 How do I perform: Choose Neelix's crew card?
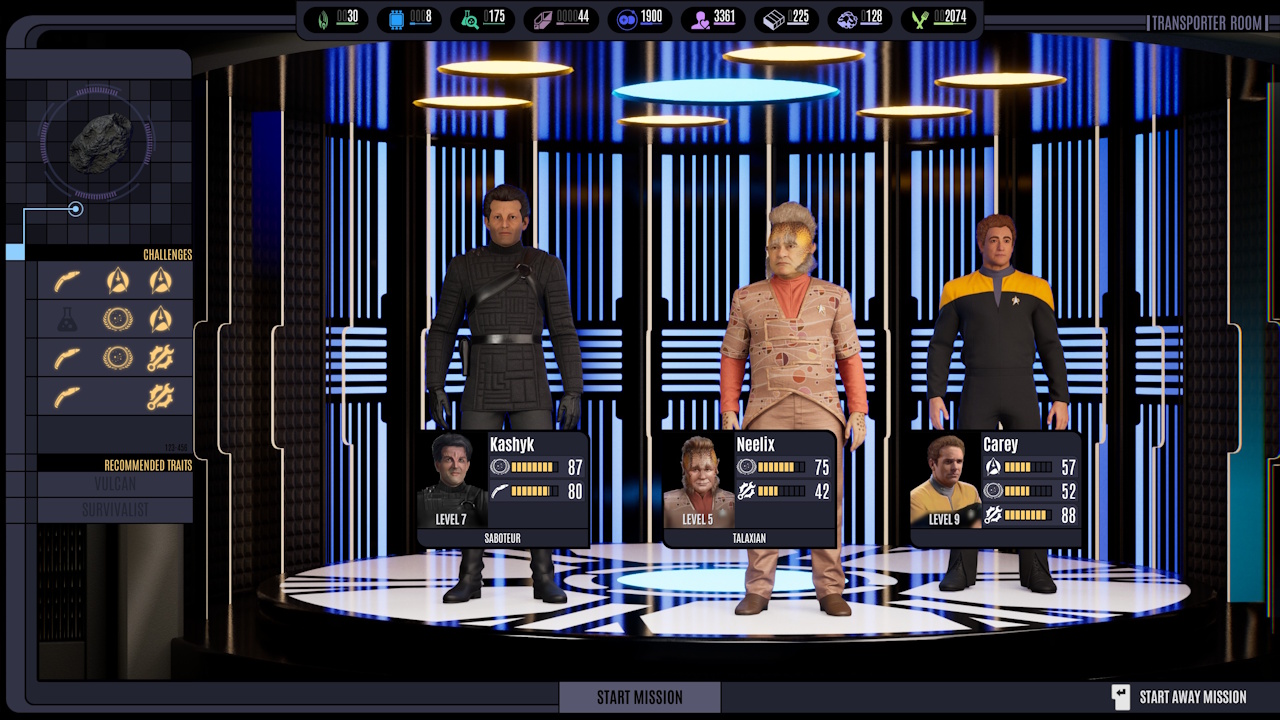[x=749, y=489]
